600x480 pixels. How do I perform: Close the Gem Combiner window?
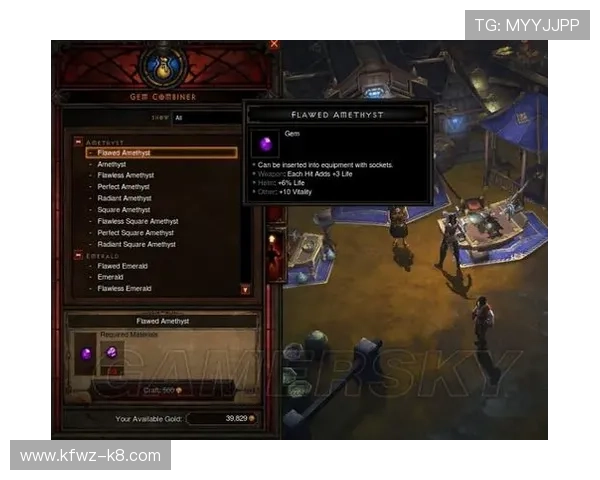point(274,44)
